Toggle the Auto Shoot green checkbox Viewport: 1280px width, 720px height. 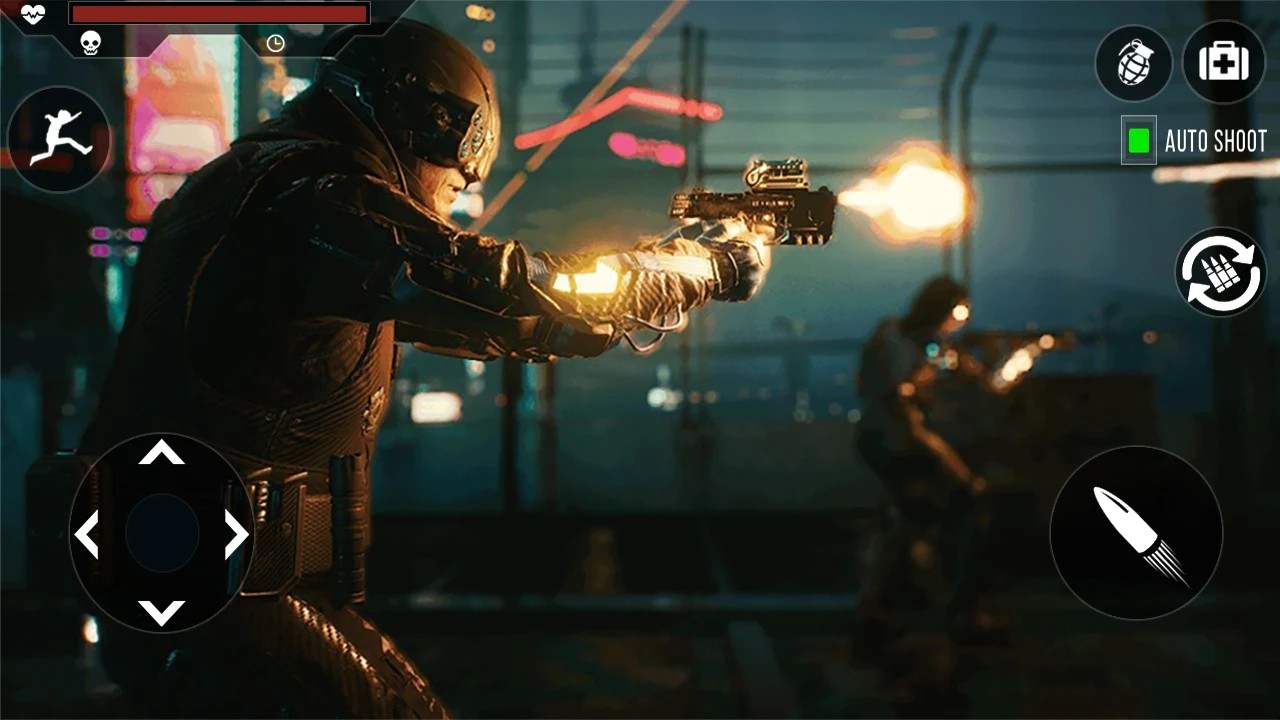pyautogui.click(x=1138, y=141)
